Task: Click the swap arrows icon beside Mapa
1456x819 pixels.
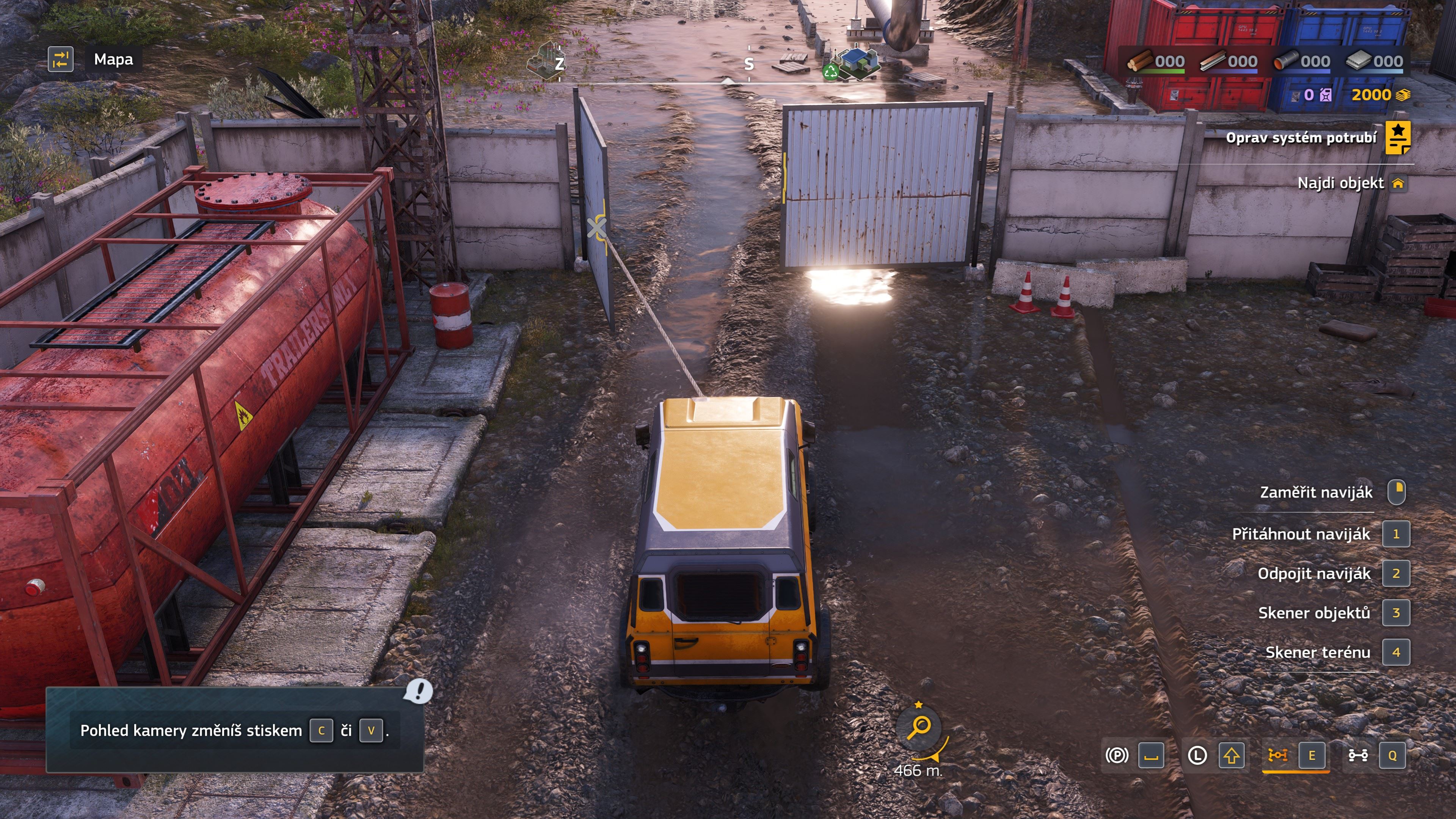Action: pyautogui.click(x=61, y=60)
